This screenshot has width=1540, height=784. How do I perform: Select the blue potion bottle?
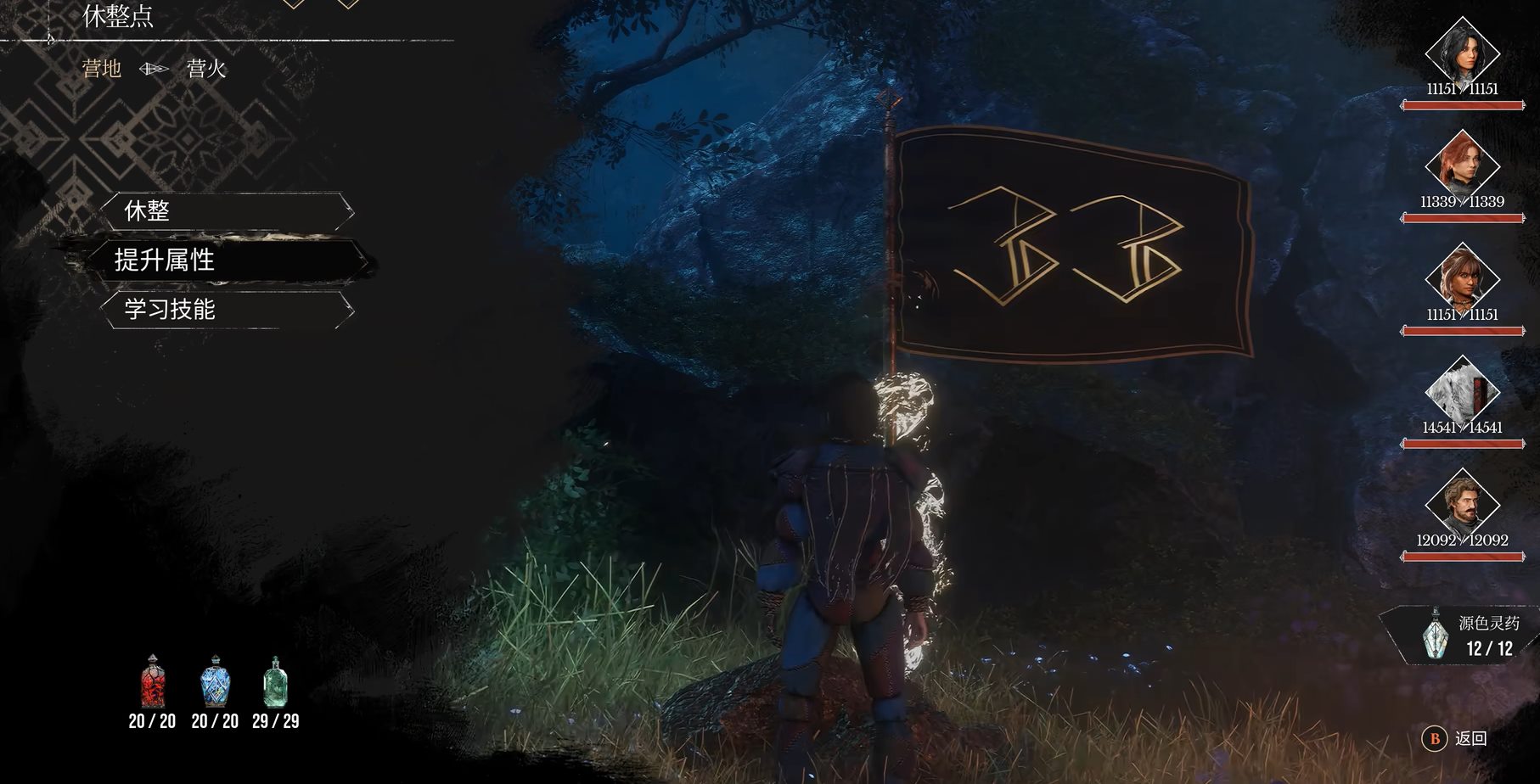215,681
